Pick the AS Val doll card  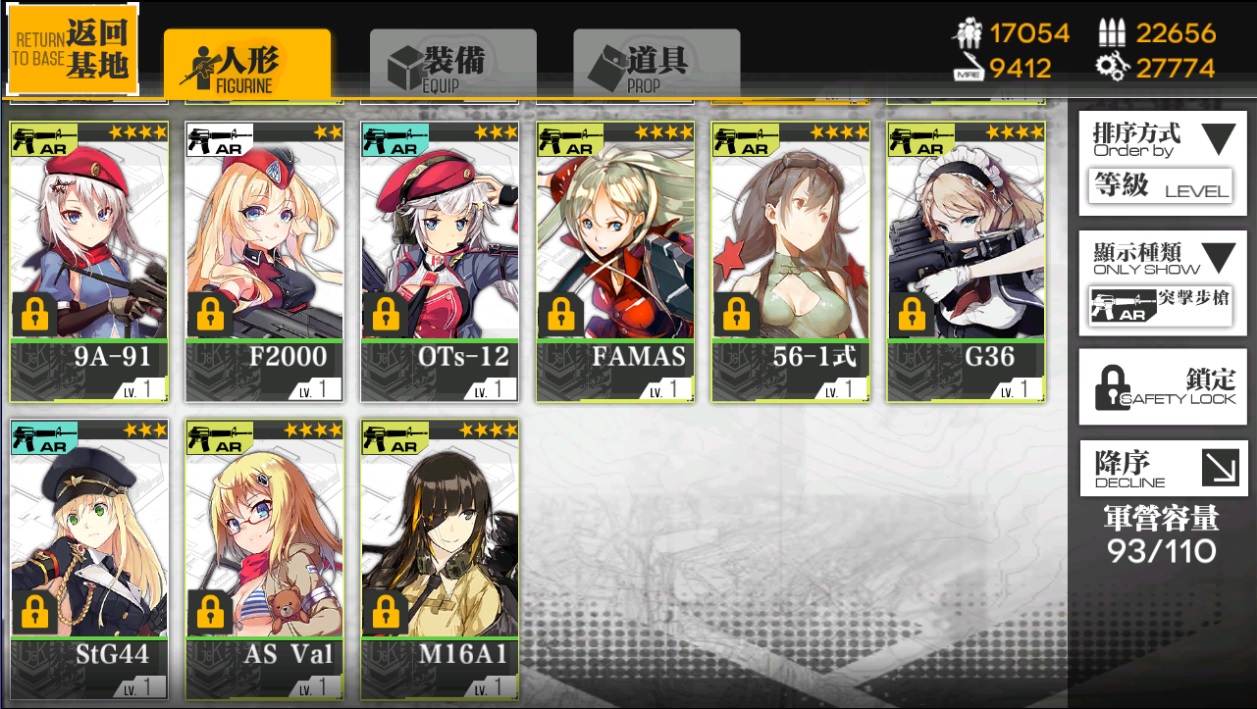point(265,558)
